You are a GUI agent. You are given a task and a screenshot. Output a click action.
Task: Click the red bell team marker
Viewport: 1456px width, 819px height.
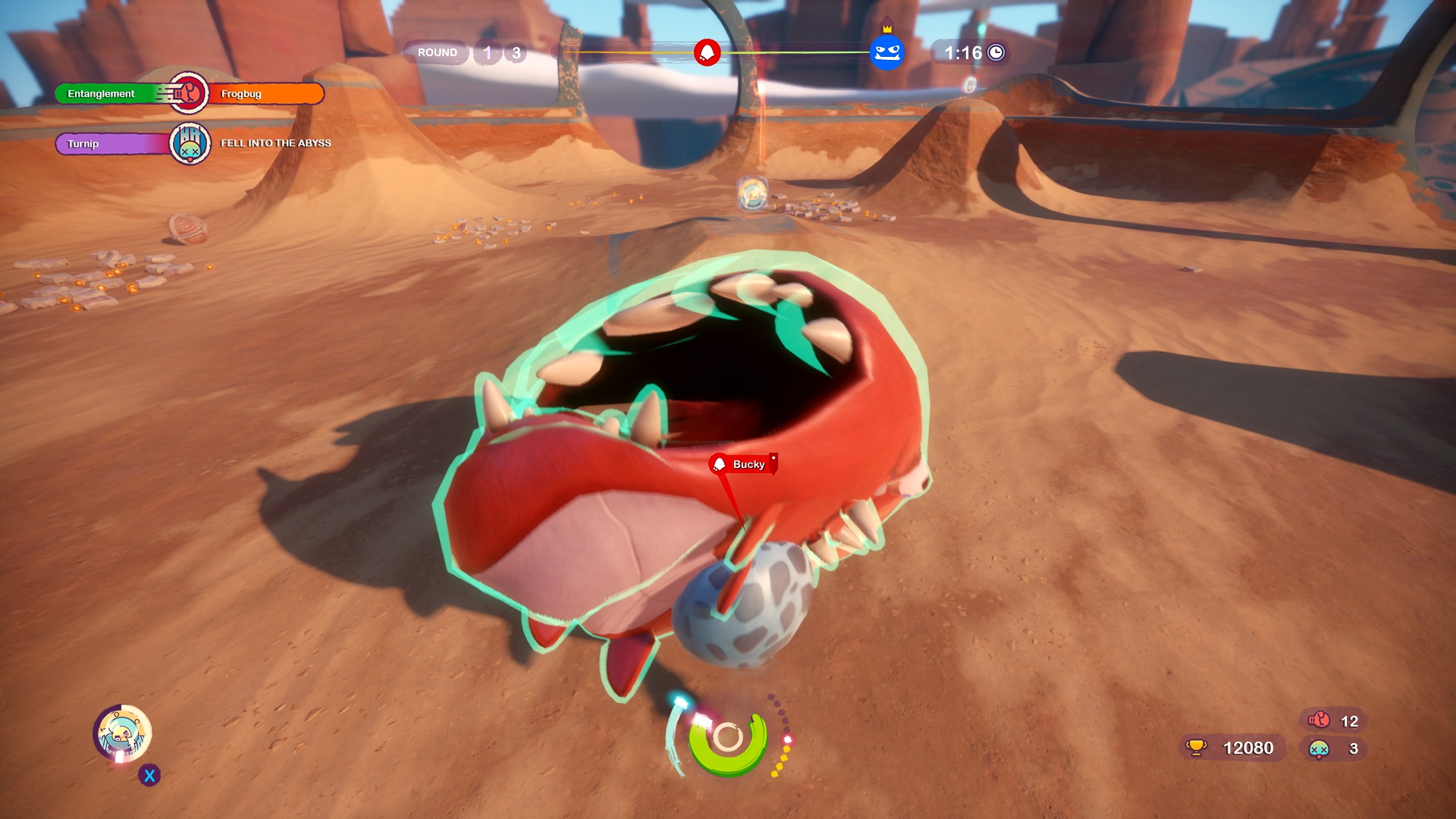coord(707,52)
